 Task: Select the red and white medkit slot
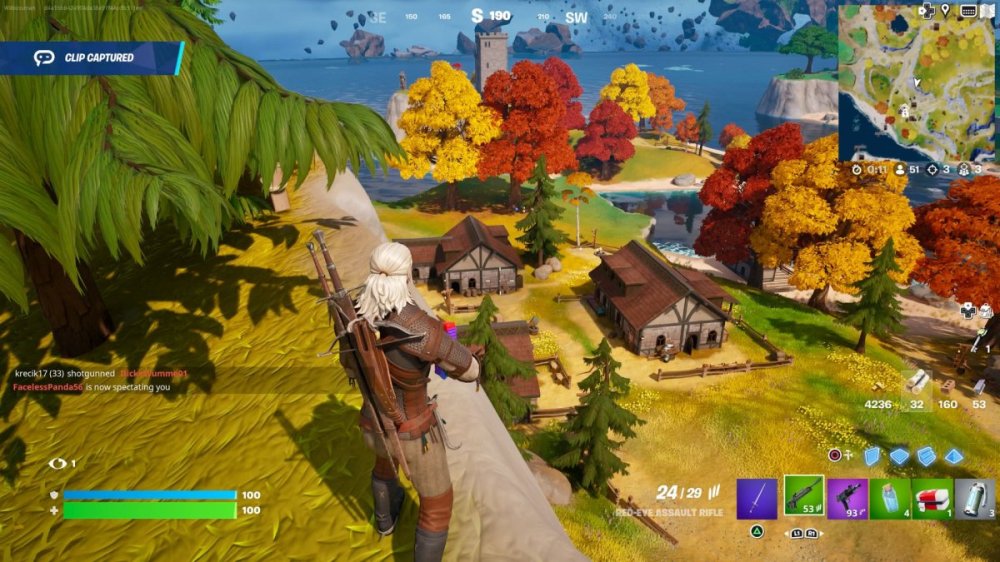point(932,498)
